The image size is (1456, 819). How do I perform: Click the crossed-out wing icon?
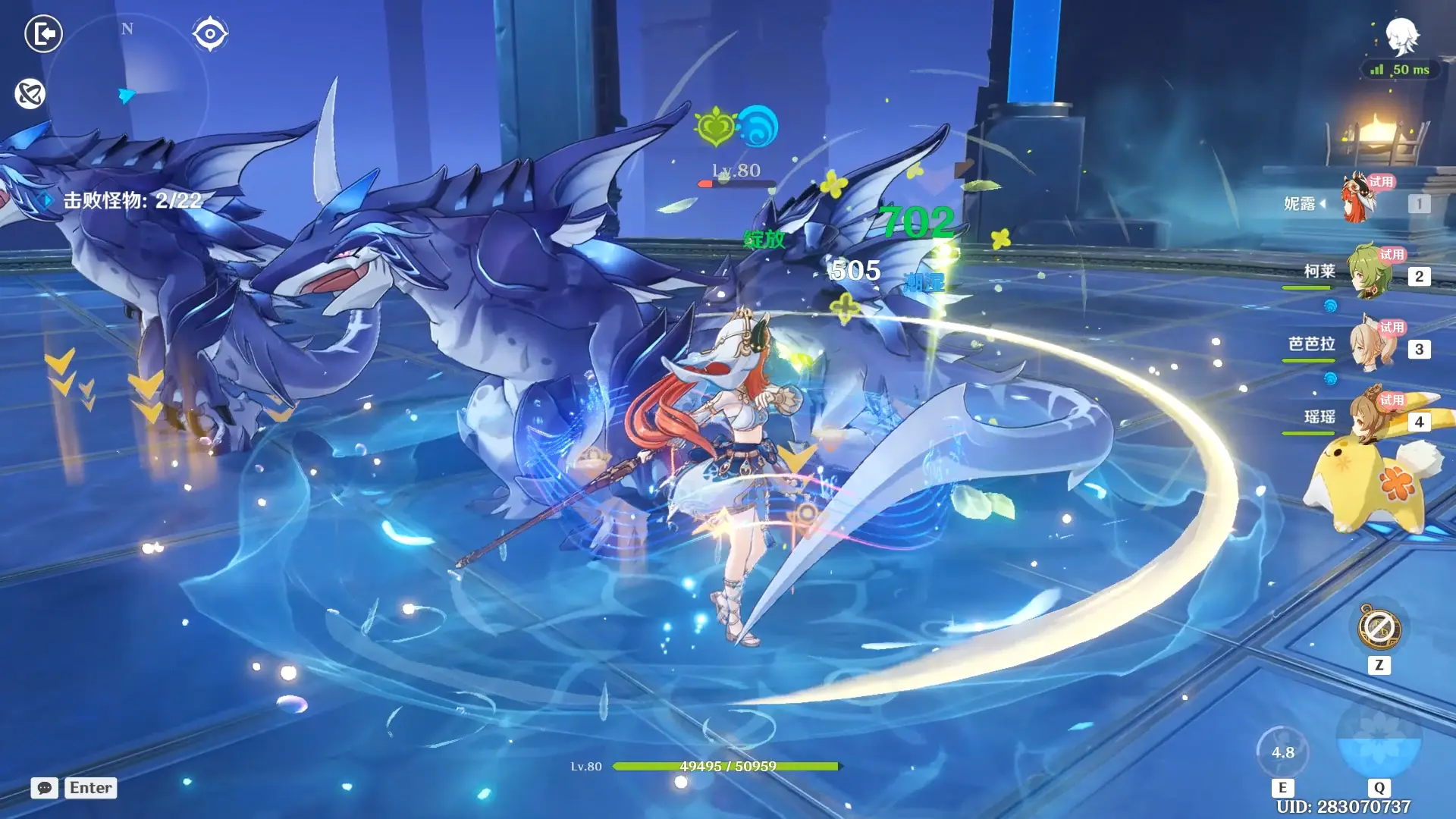30,94
